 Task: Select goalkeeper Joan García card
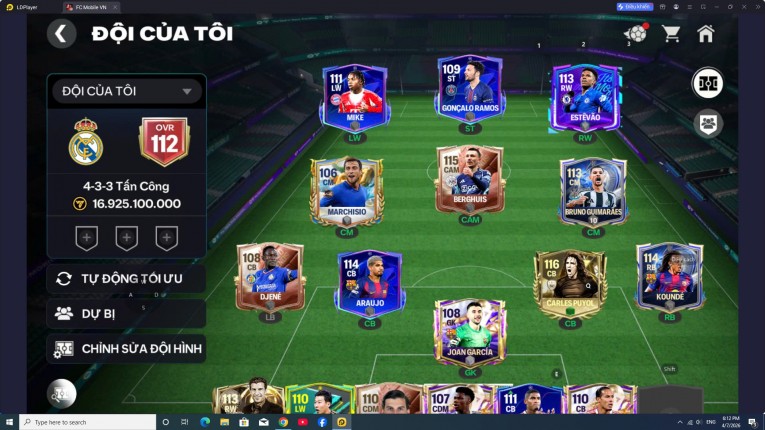(469, 332)
